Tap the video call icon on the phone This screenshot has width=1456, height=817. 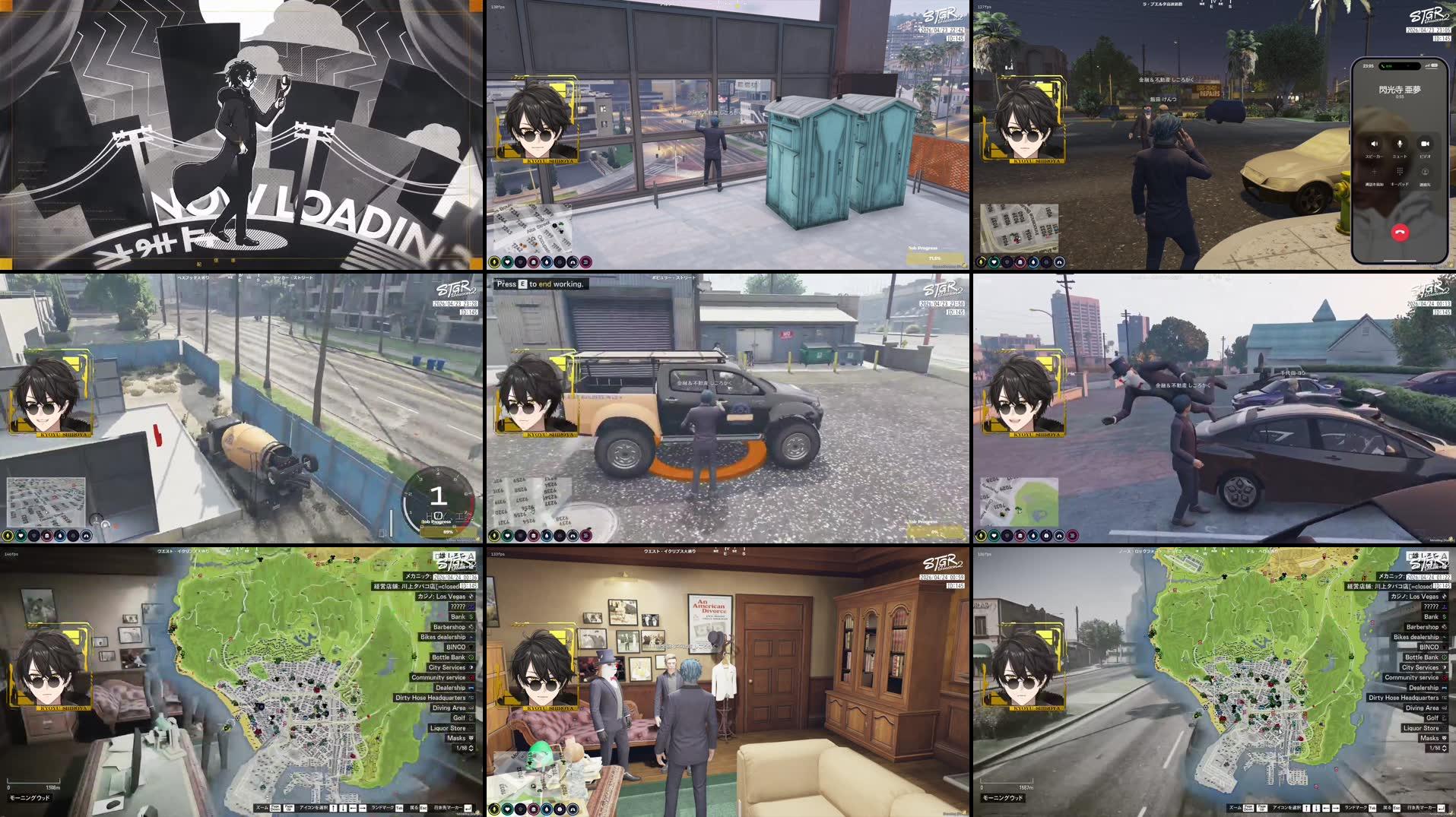click(x=1425, y=144)
